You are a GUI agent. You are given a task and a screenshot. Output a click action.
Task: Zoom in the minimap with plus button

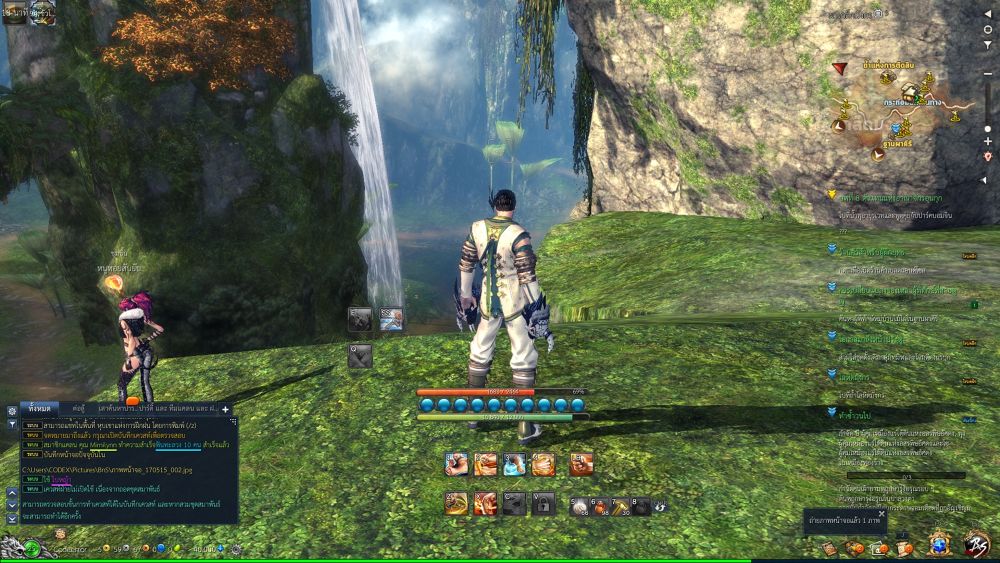pos(988,142)
